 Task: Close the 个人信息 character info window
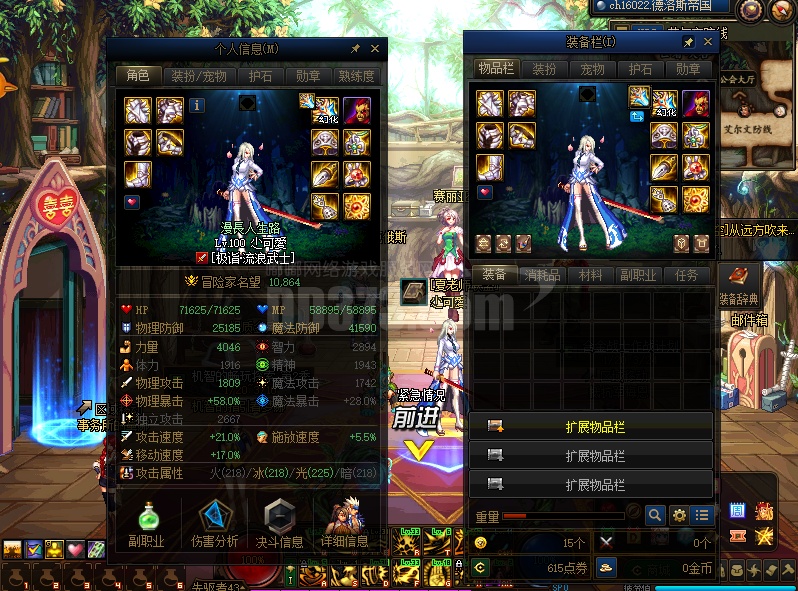click(375, 48)
